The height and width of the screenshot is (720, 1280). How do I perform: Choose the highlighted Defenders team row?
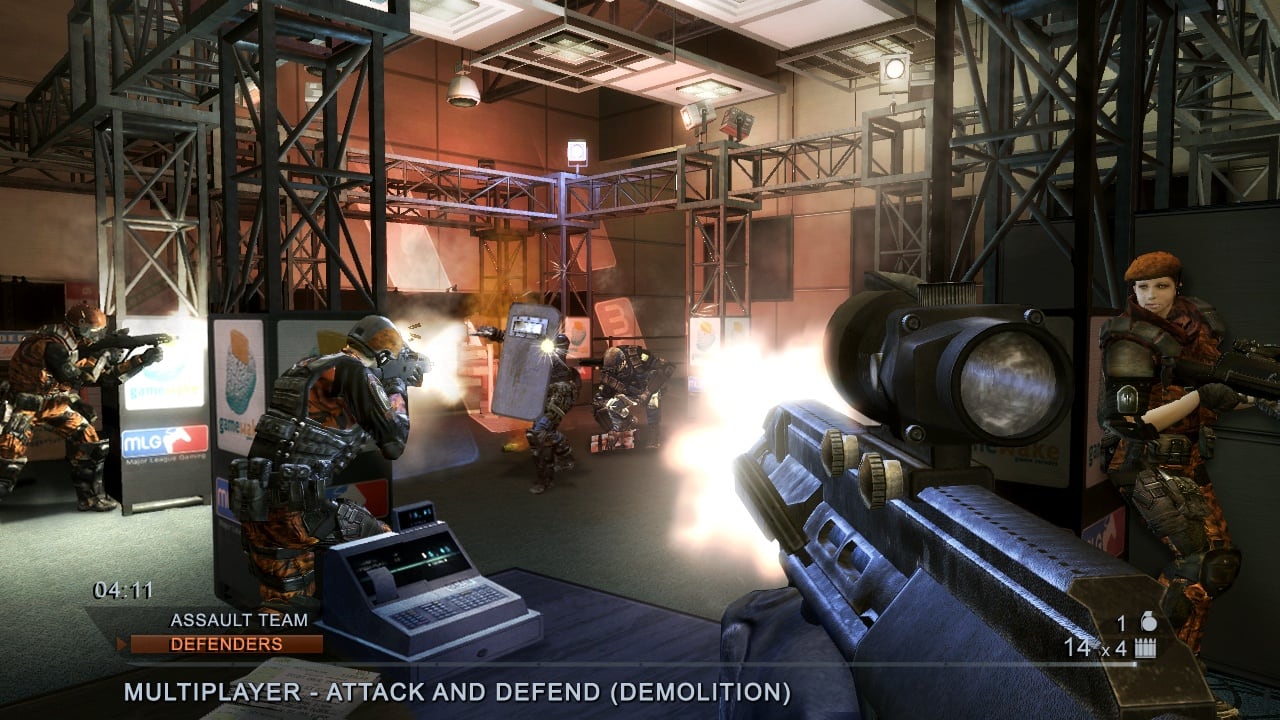point(226,644)
